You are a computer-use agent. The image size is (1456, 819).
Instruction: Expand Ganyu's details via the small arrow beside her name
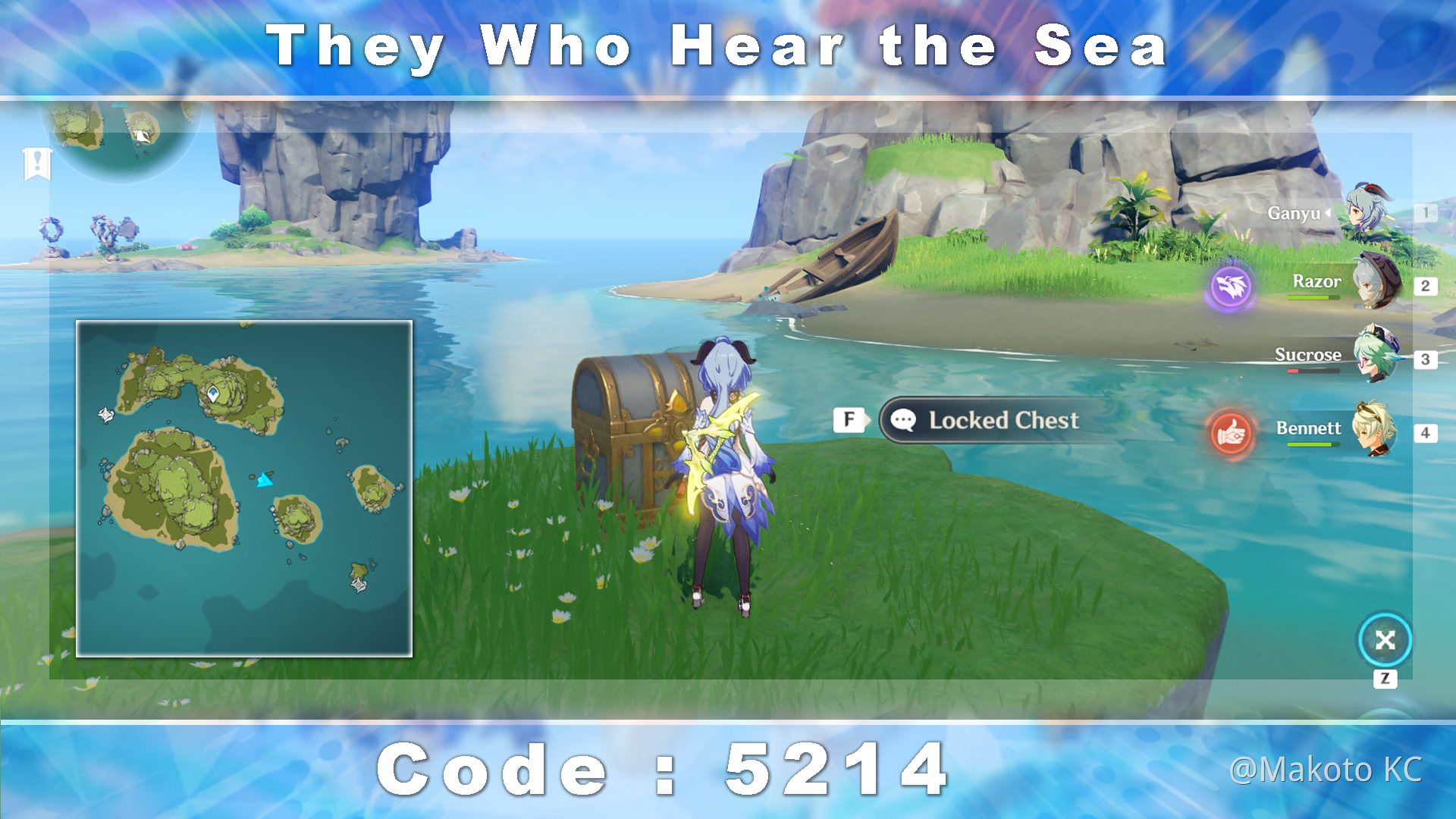1328,214
